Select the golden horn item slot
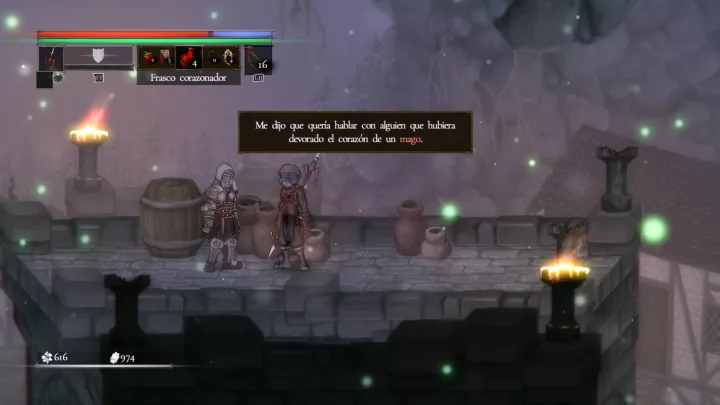The width and height of the screenshot is (720, 405). (x=228, y=57)
